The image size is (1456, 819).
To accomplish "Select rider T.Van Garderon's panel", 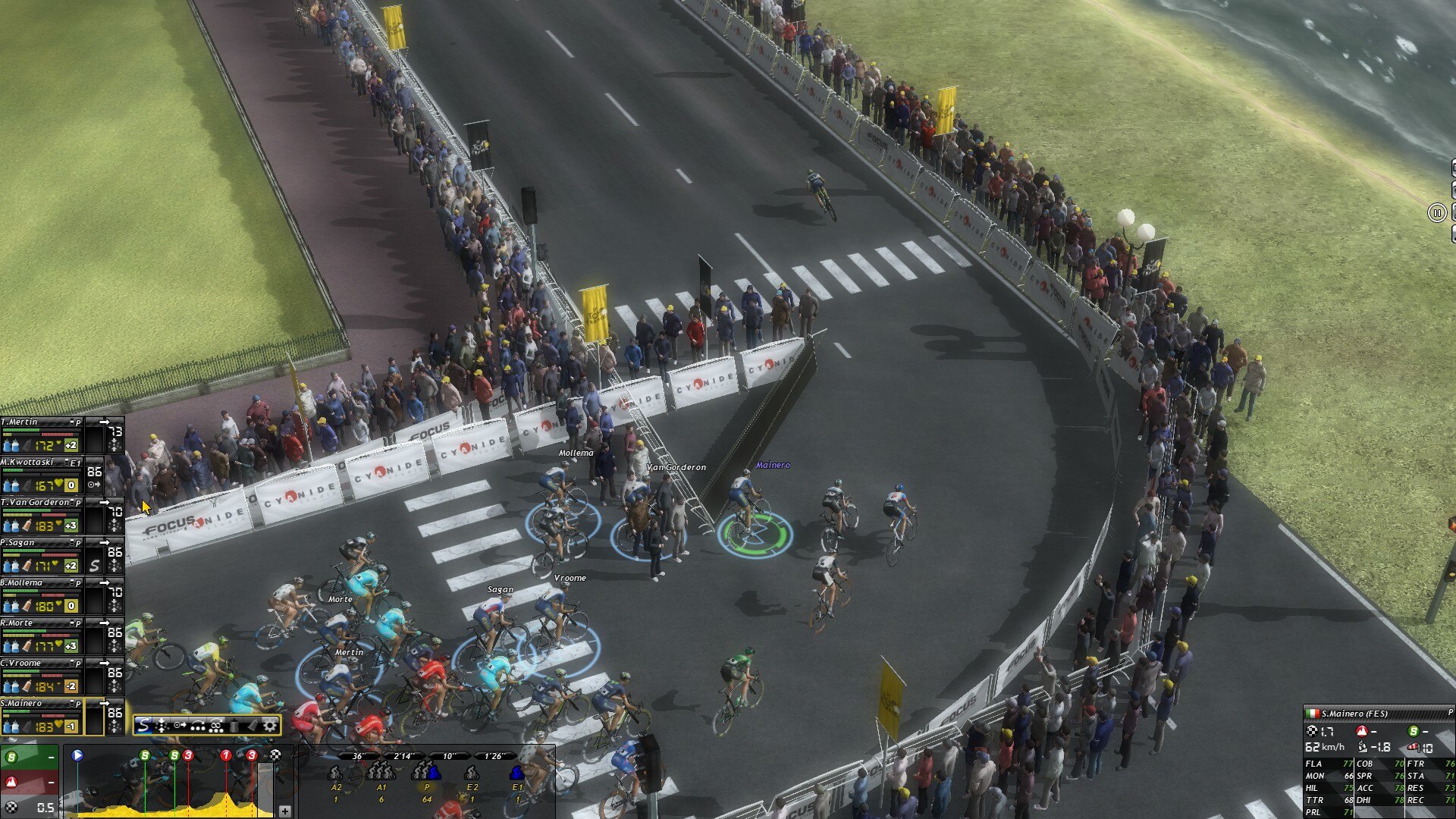I will pos(42,515).
